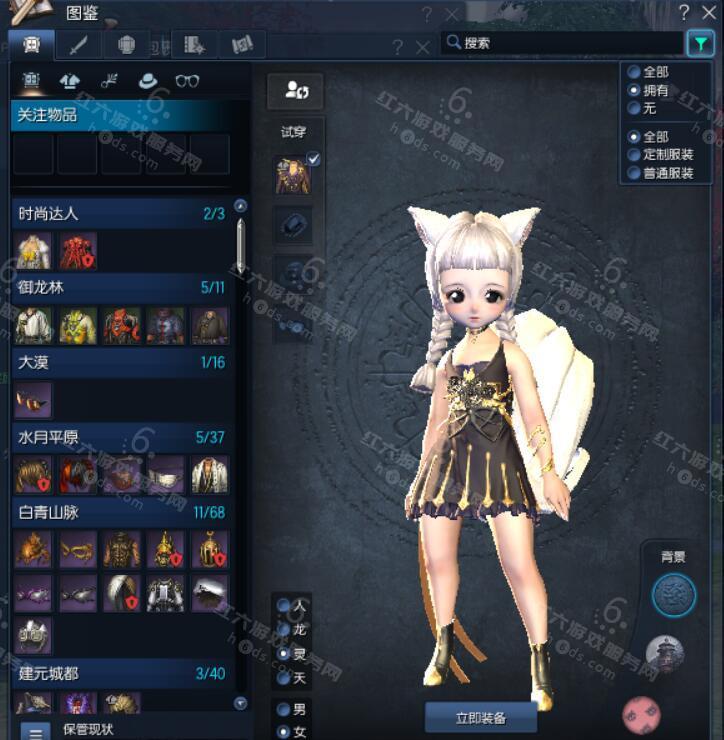
Task: Select the 拥有 owned filter
Action: (x=633, y=90)
